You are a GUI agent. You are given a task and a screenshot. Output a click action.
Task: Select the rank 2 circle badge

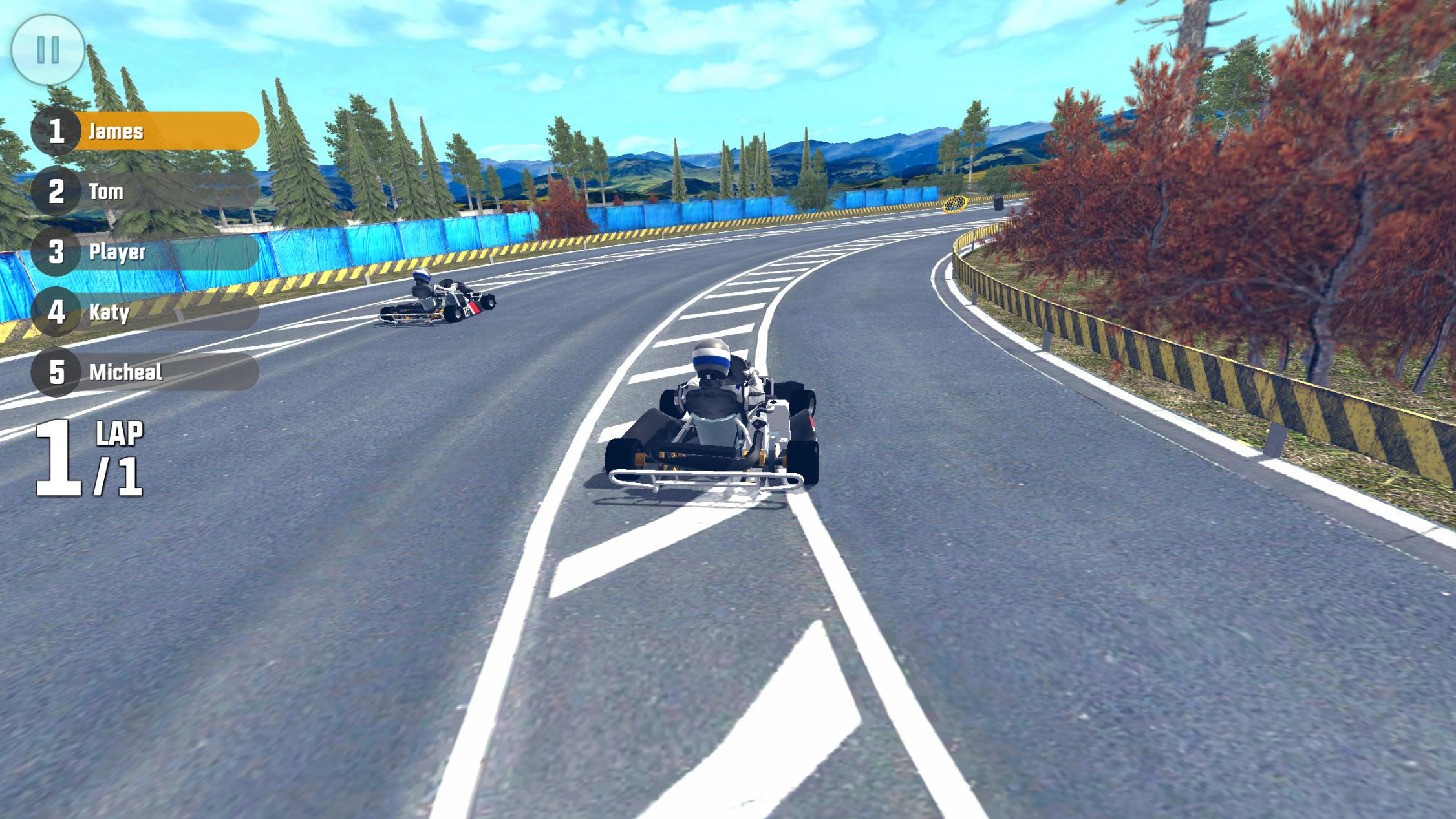[57, 192]
